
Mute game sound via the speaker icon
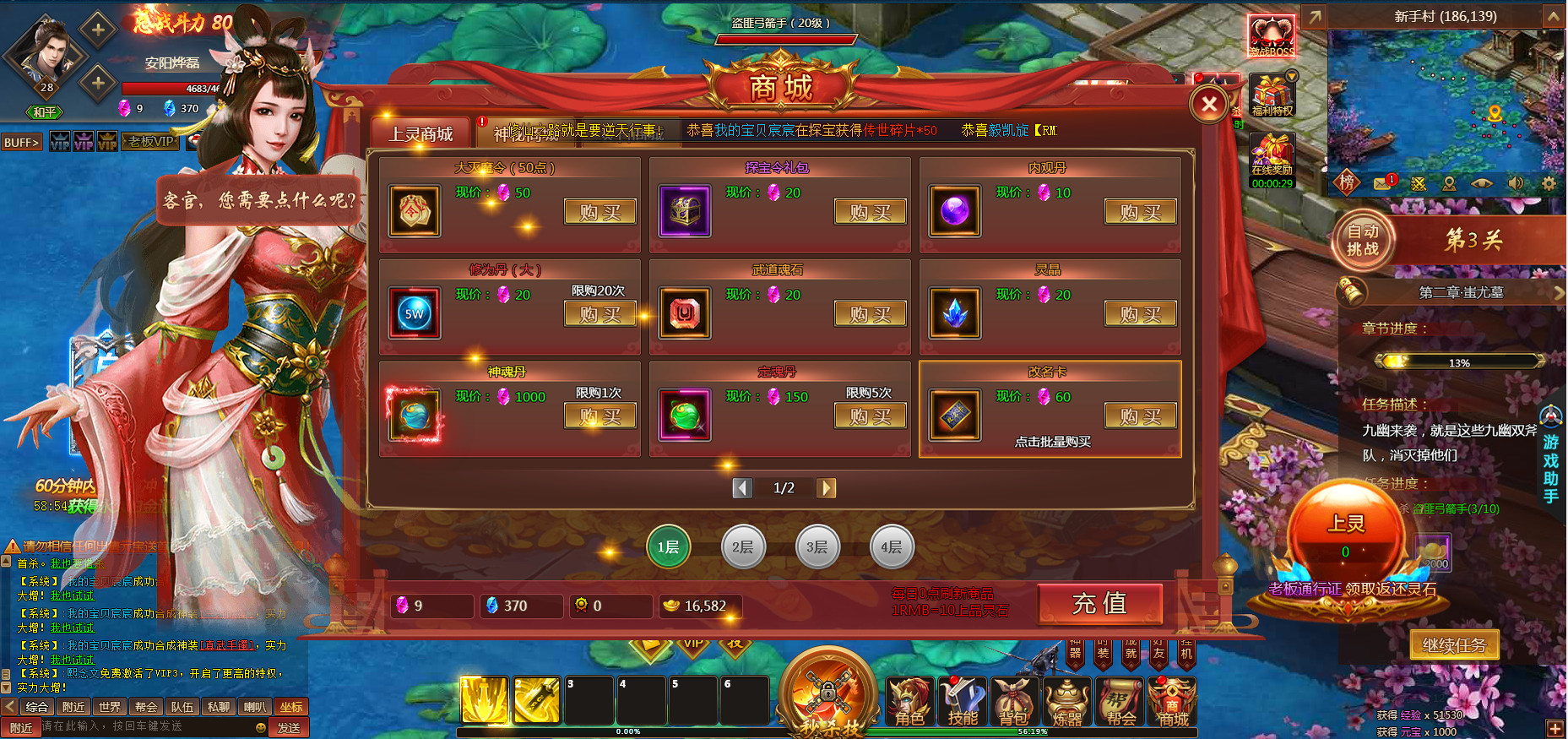click(x=1515, y=183)
